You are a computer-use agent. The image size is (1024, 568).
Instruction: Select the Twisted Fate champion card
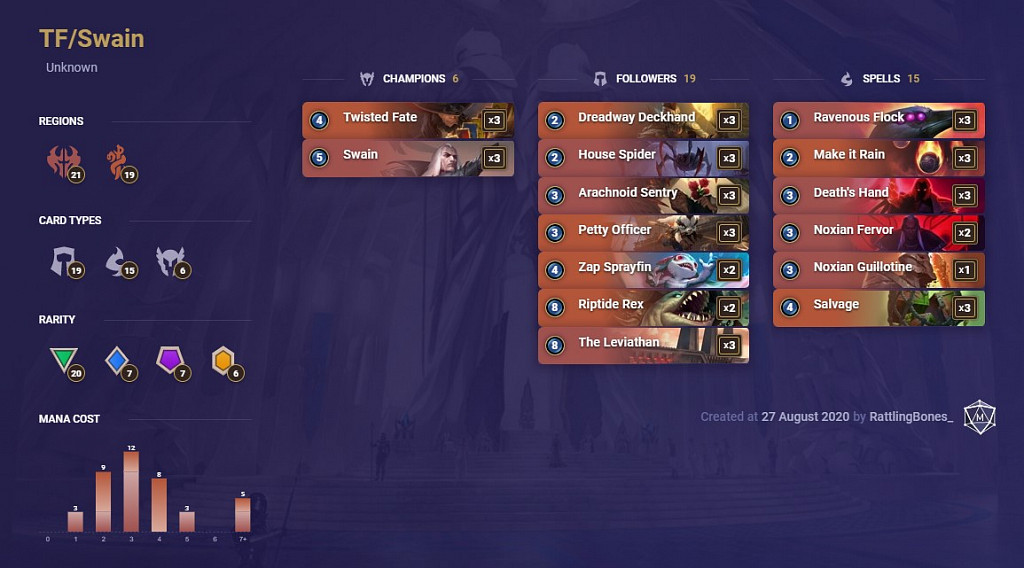click(x=408, y=119)
